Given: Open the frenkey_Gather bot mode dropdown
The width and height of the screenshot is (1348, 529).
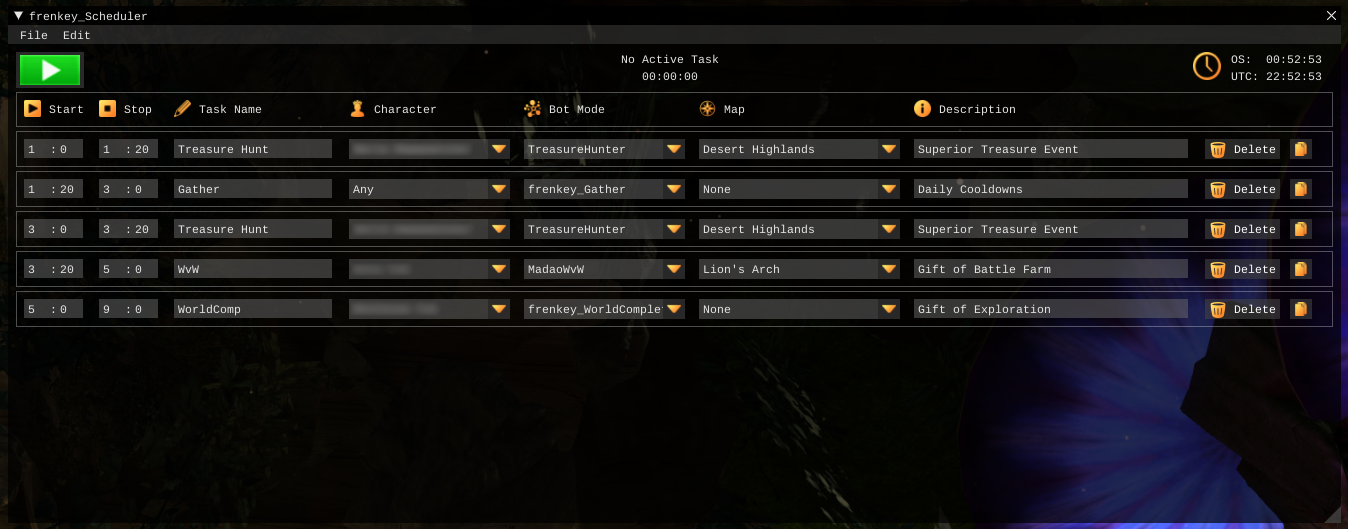Looking at the screenshot, I should [x=675, y=189].
